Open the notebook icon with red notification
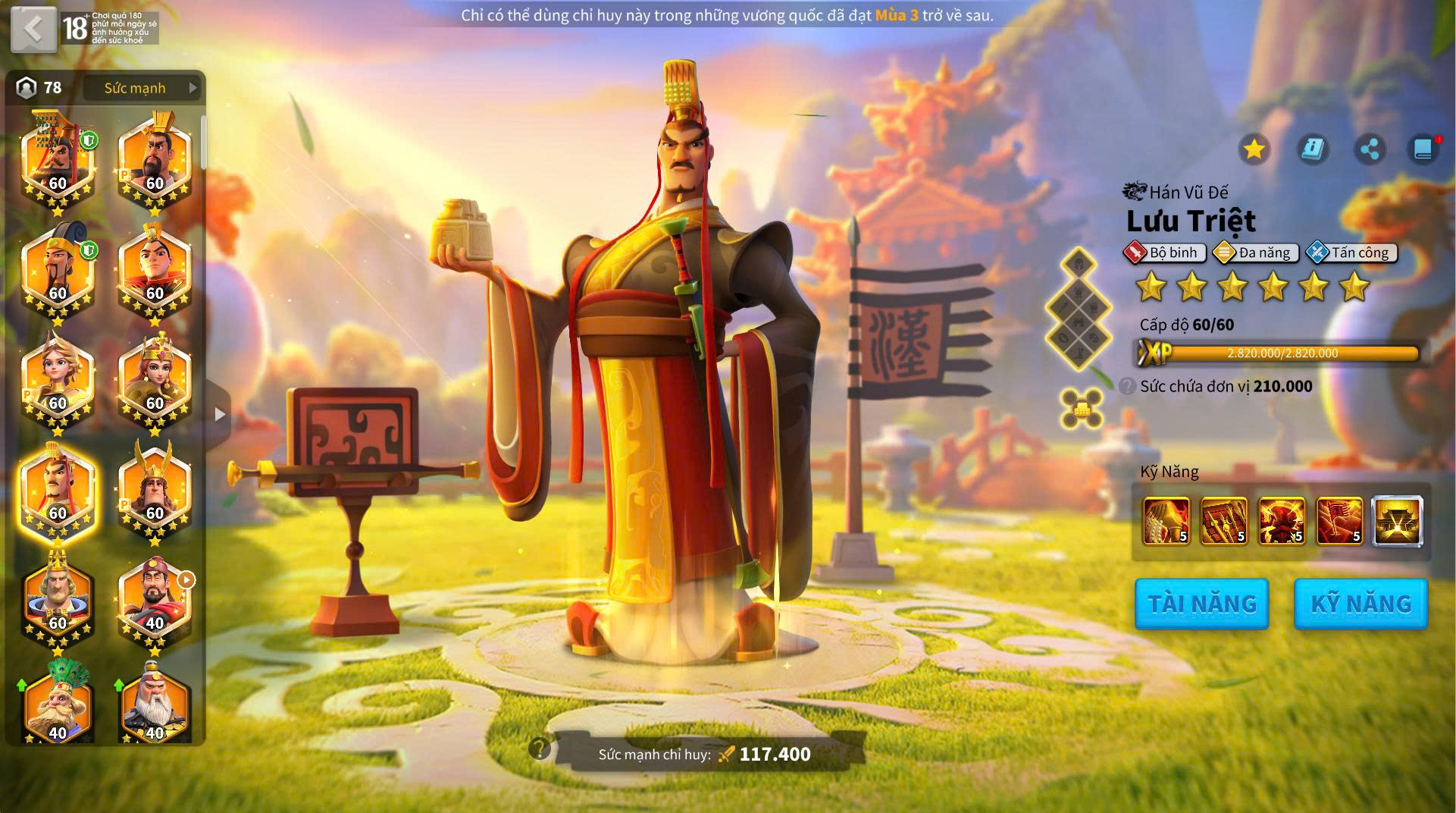Screen dimensions: 1456x813 (1423, 149)
